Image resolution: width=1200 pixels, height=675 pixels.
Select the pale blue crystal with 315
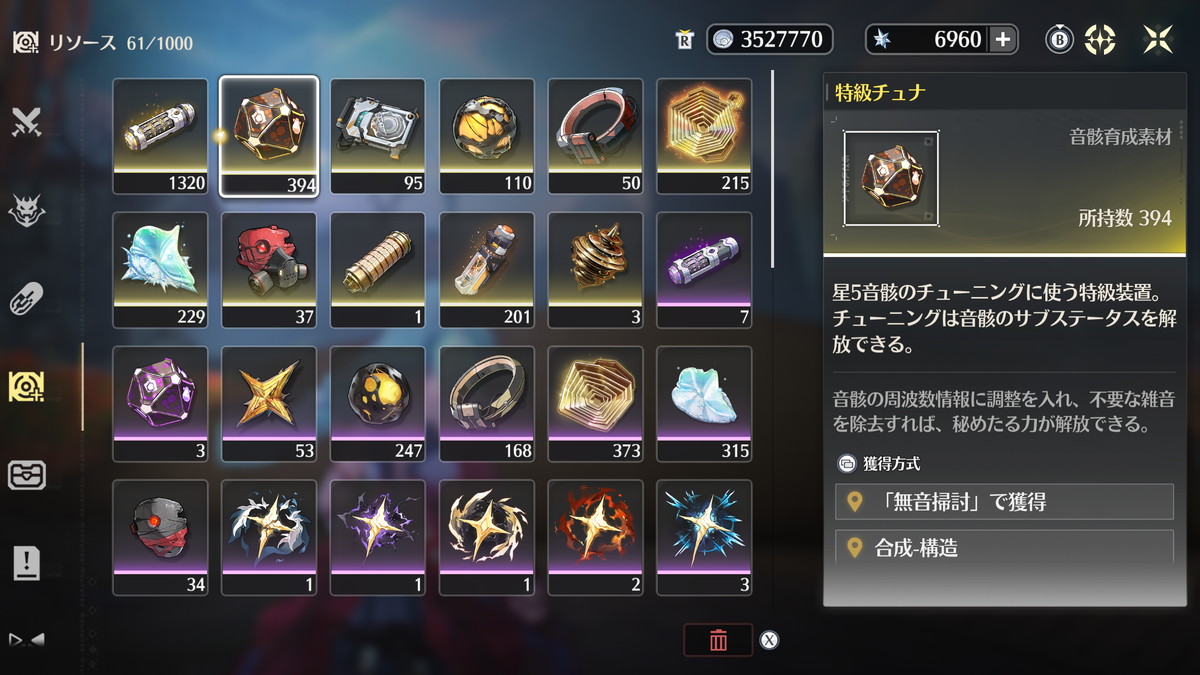click(704, 404)
